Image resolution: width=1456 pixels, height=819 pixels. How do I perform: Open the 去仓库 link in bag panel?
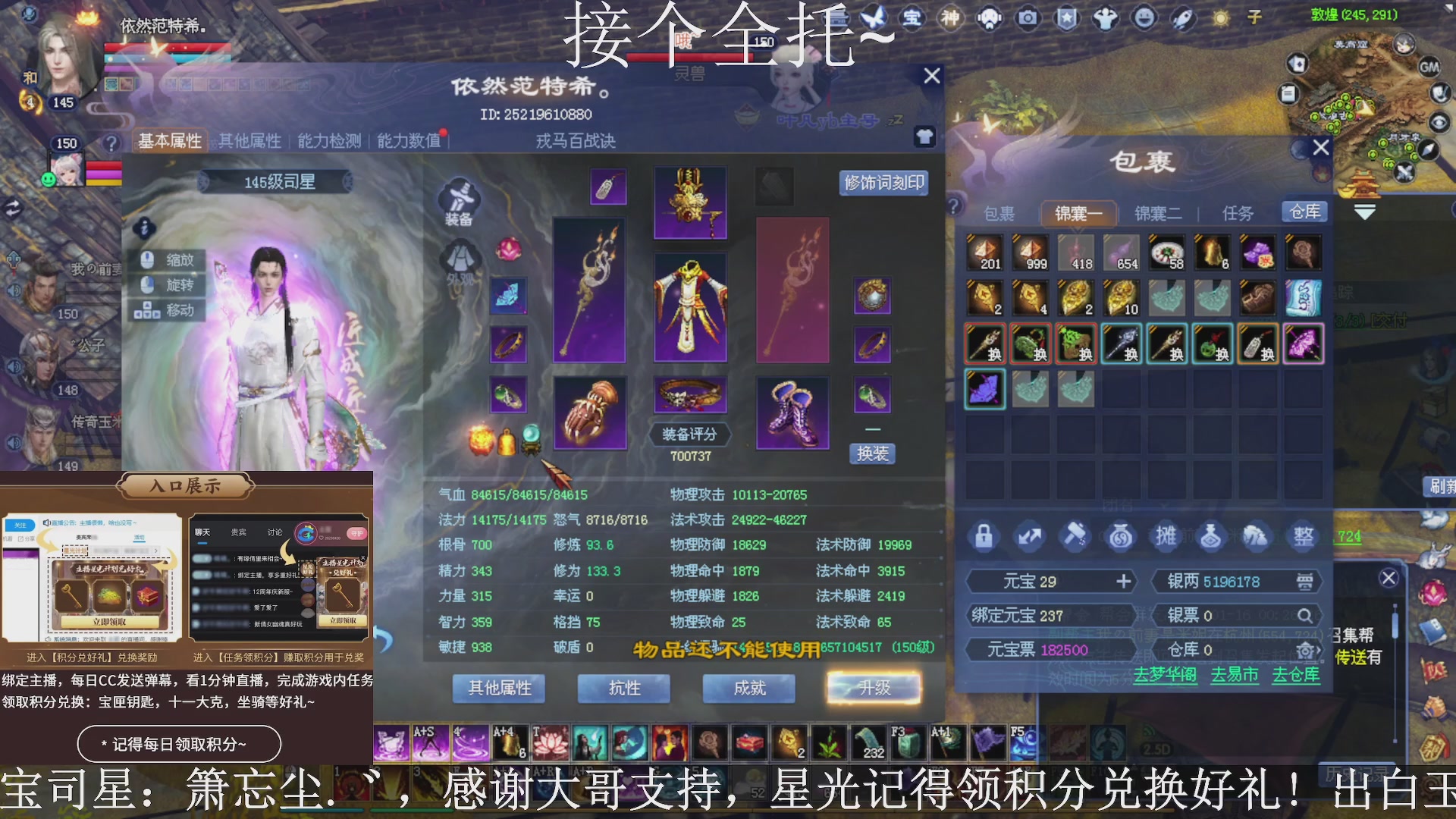tap(1296, 676)
